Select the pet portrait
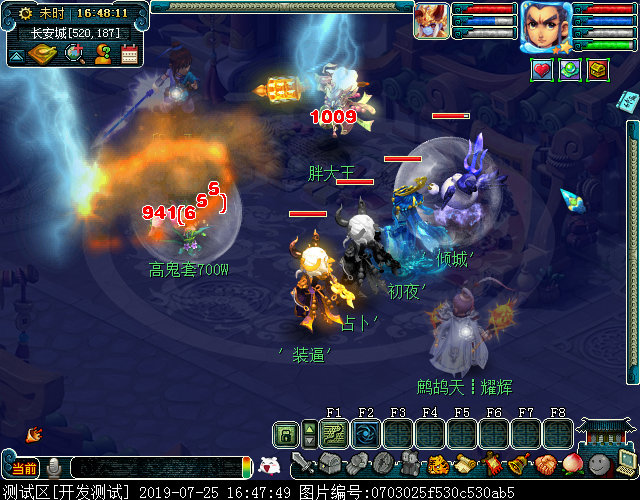Screen dimensions: 640x500 pos(432,20)
